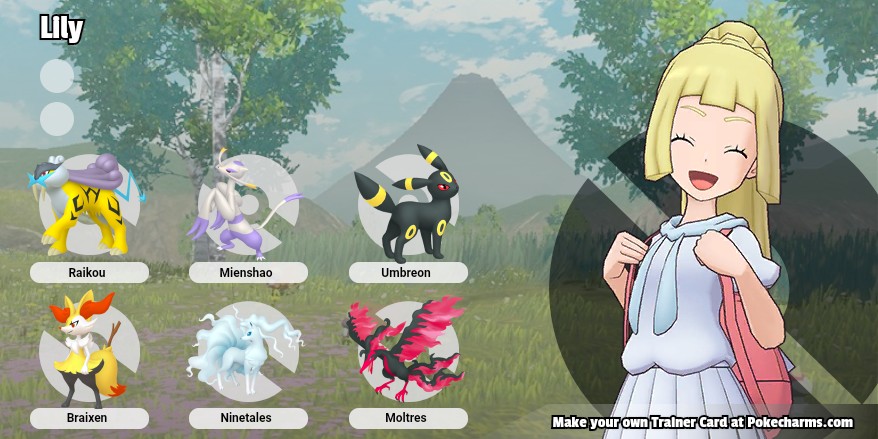878x439 pixels.
Task: Click the Braixen name label
Action: pos(89,418)
